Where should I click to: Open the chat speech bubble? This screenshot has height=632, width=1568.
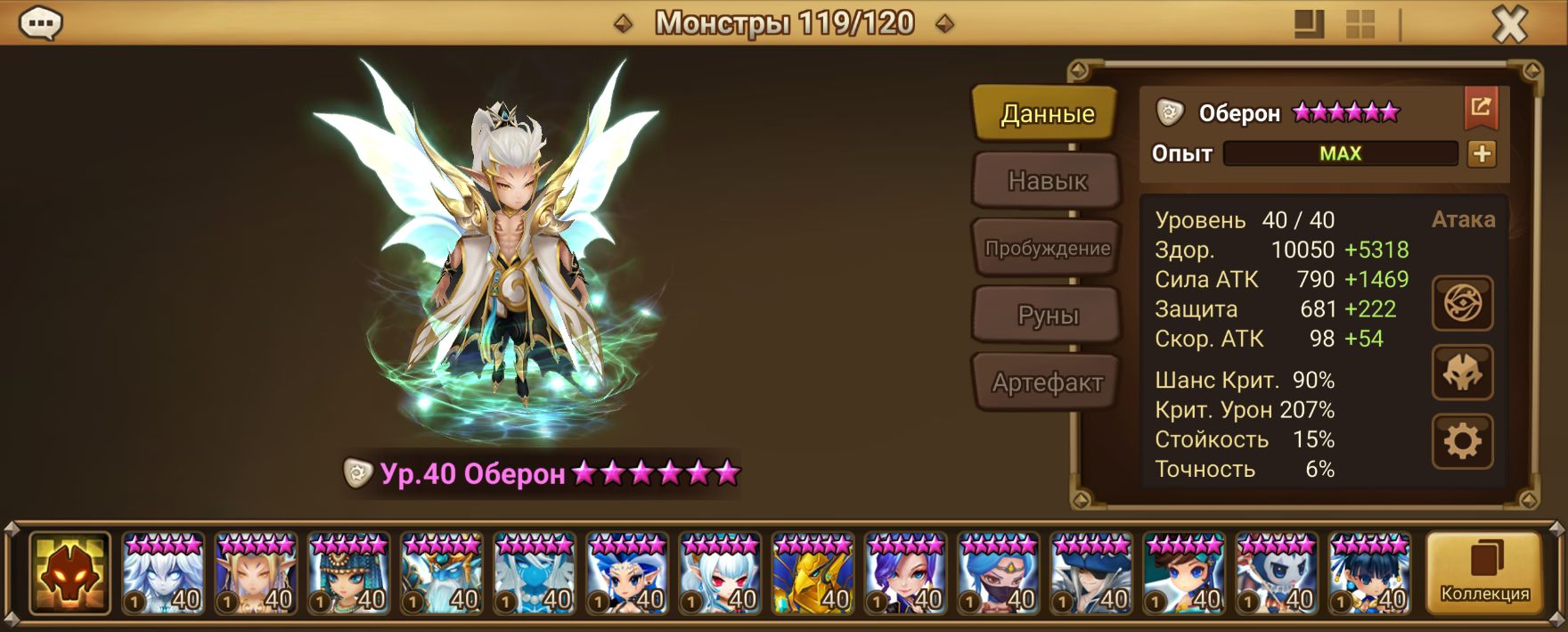point(40,24)
